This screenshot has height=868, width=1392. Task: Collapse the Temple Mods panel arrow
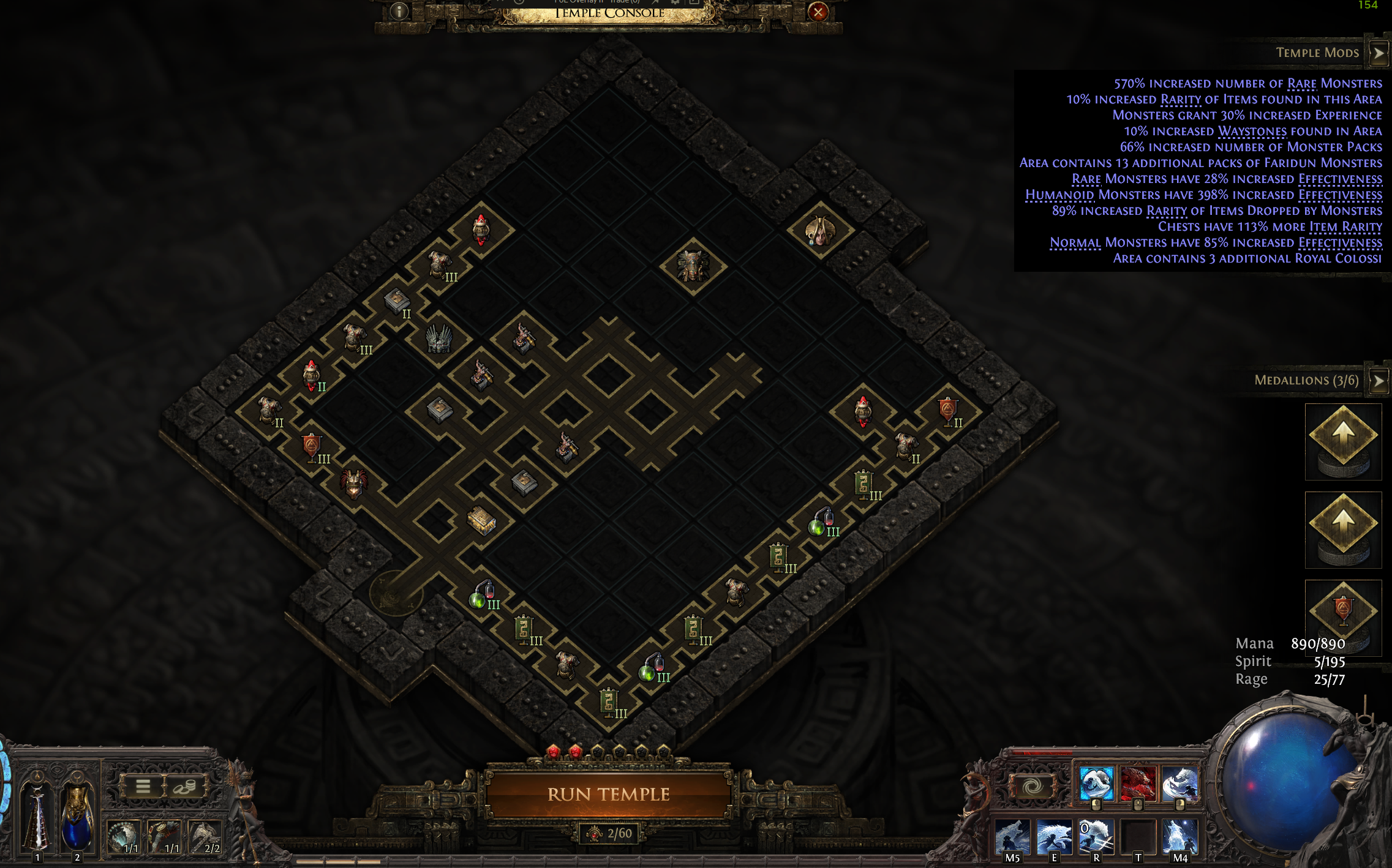point(1379,53)
